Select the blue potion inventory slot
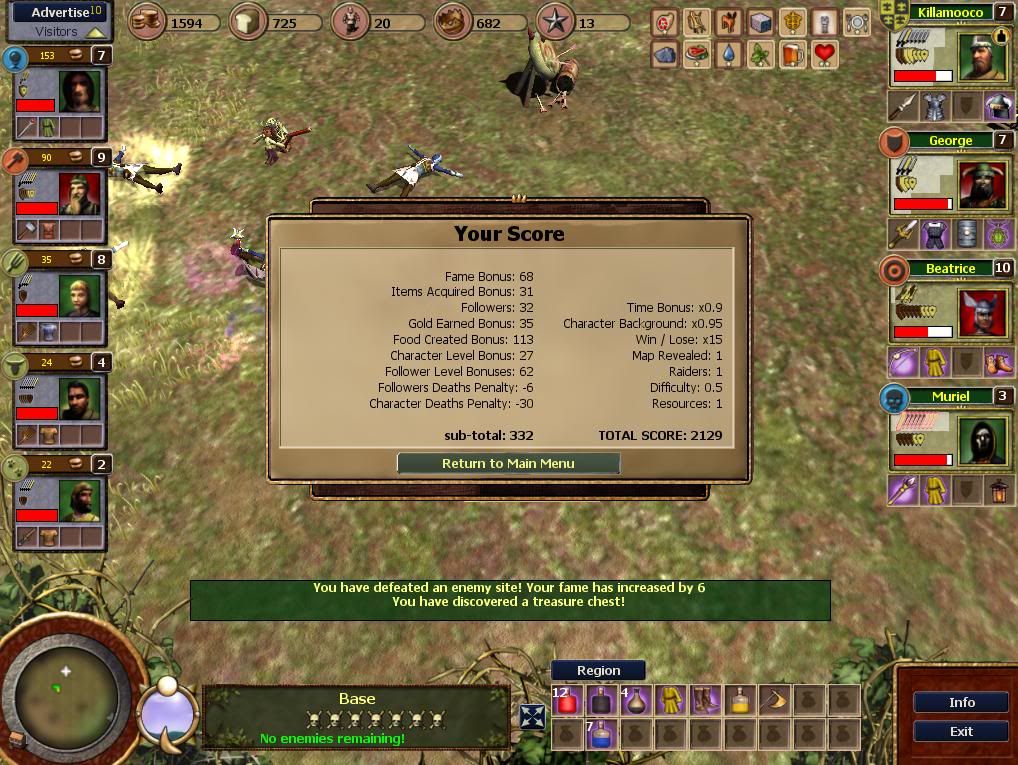Image resolution: width=1018 pixels, height=765 pixels. [601, 736]
